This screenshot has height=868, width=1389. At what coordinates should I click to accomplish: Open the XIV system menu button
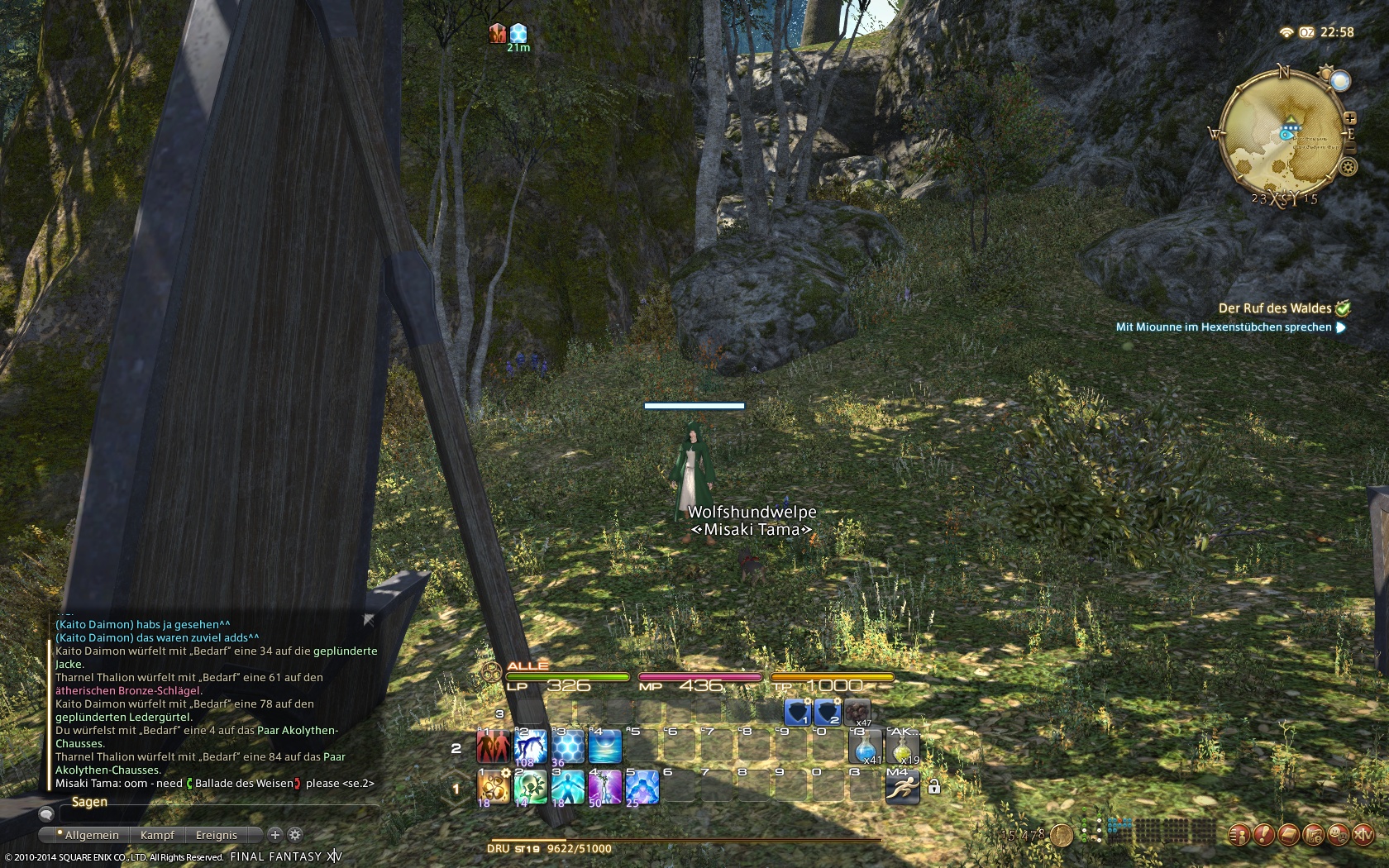click(x=1362, y=836)
